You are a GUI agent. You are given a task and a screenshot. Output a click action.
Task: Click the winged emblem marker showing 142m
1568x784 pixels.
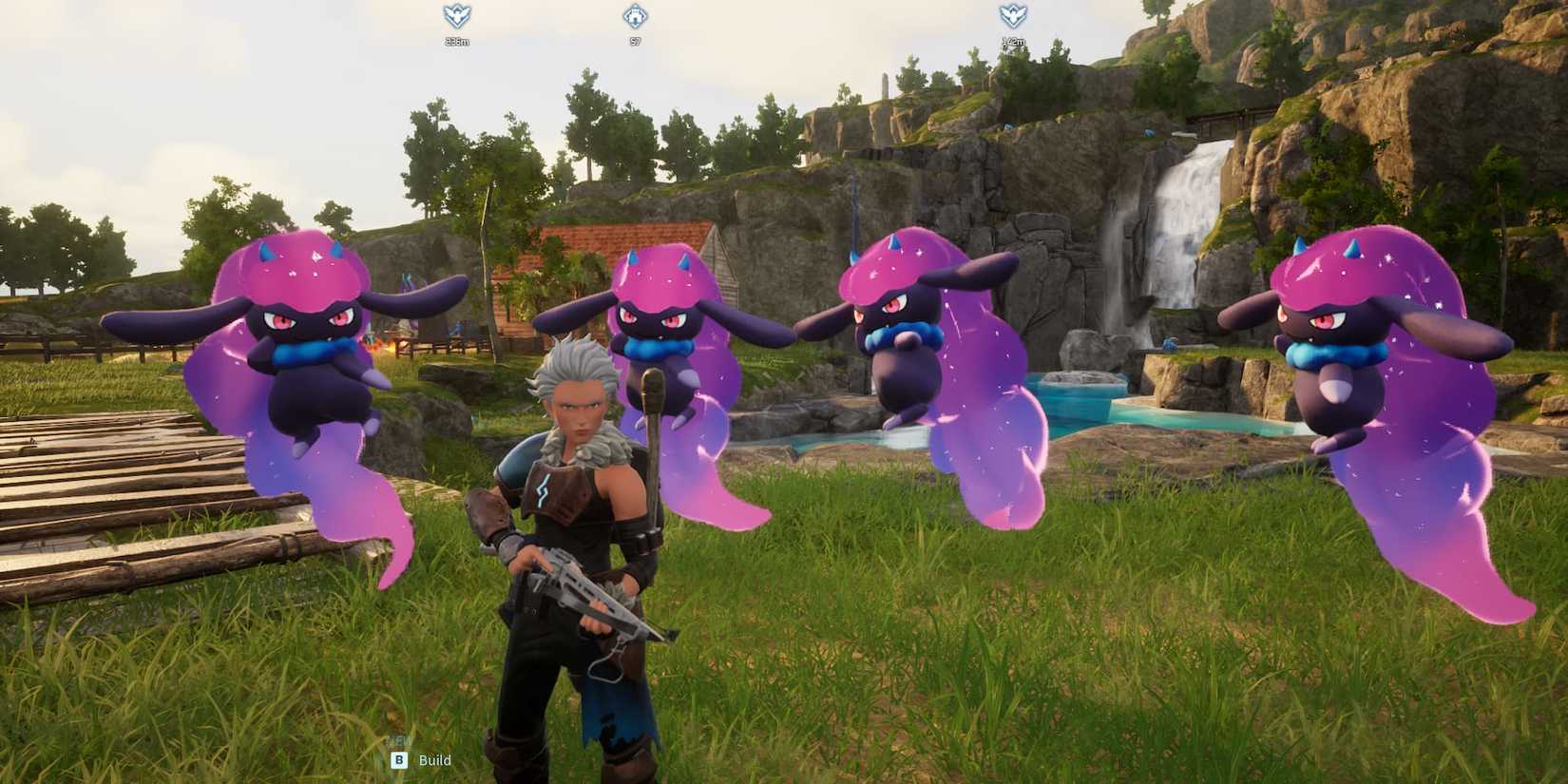1012,13
